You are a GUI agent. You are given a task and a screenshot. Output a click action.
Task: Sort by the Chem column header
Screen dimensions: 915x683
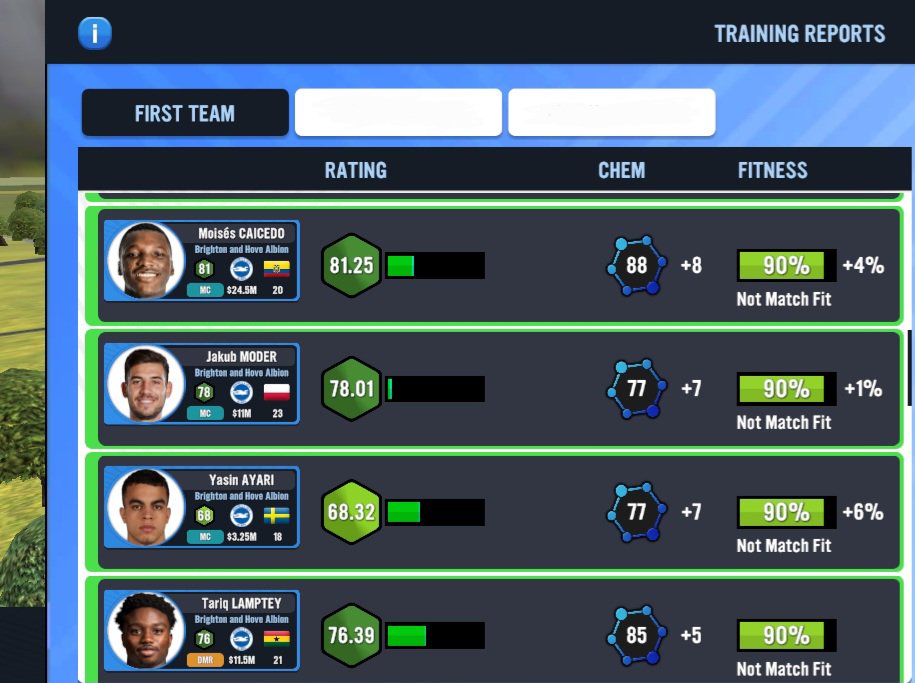(621, 170)
